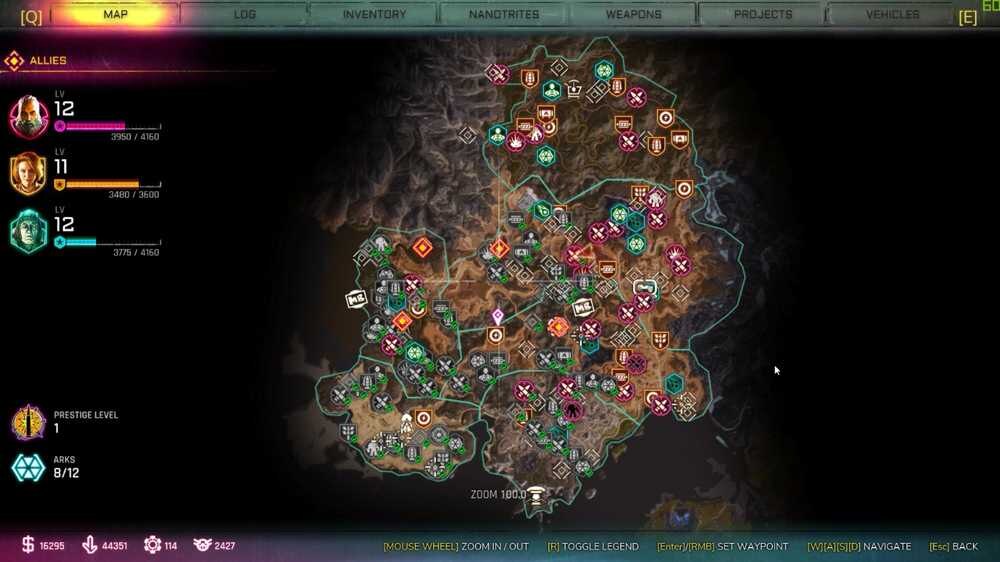
Task: Pick the teal hexagon ally portrait
Action: tap(29, 231)
